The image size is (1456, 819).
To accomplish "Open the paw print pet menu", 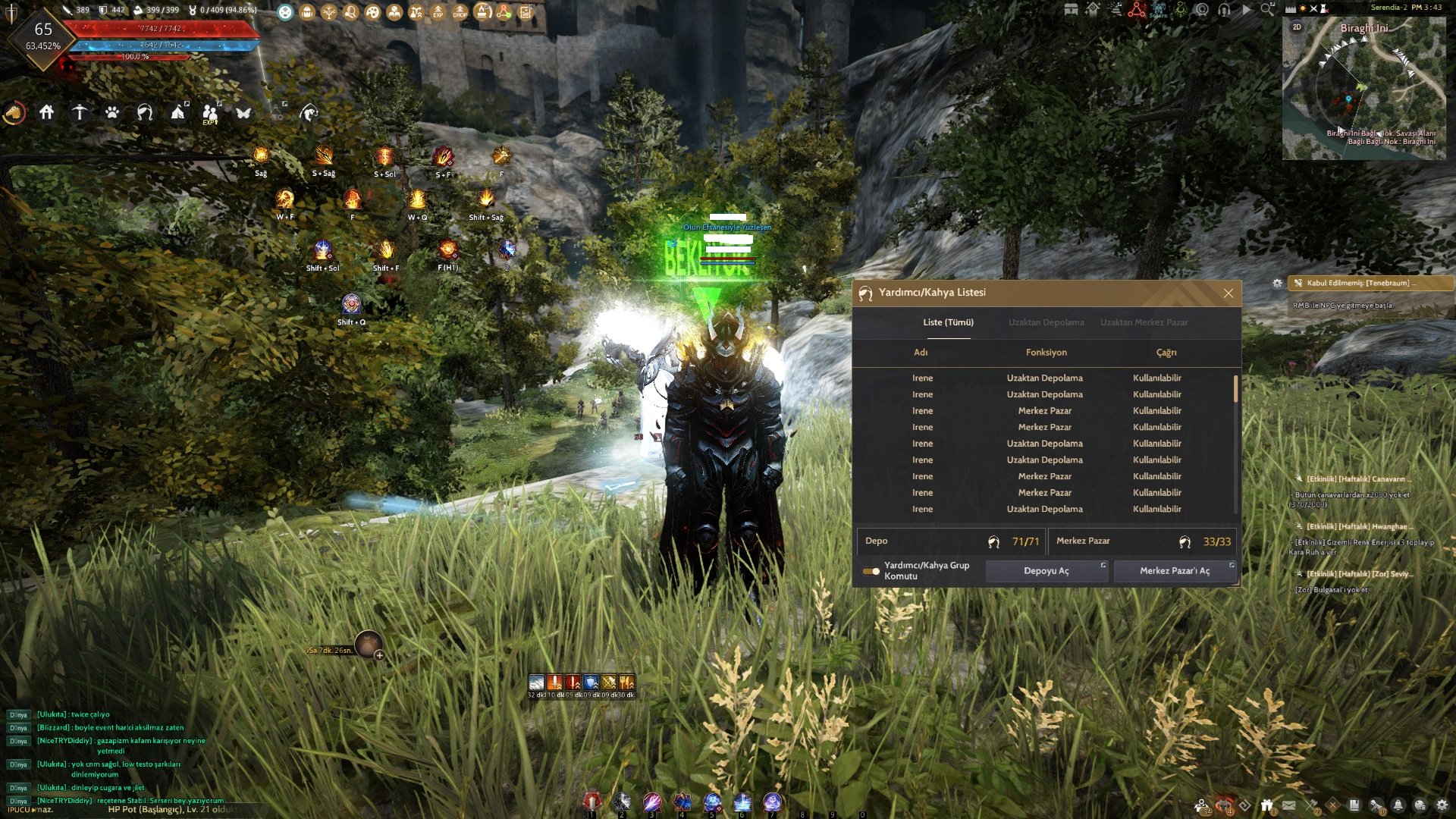I will [x=112, y=113].
